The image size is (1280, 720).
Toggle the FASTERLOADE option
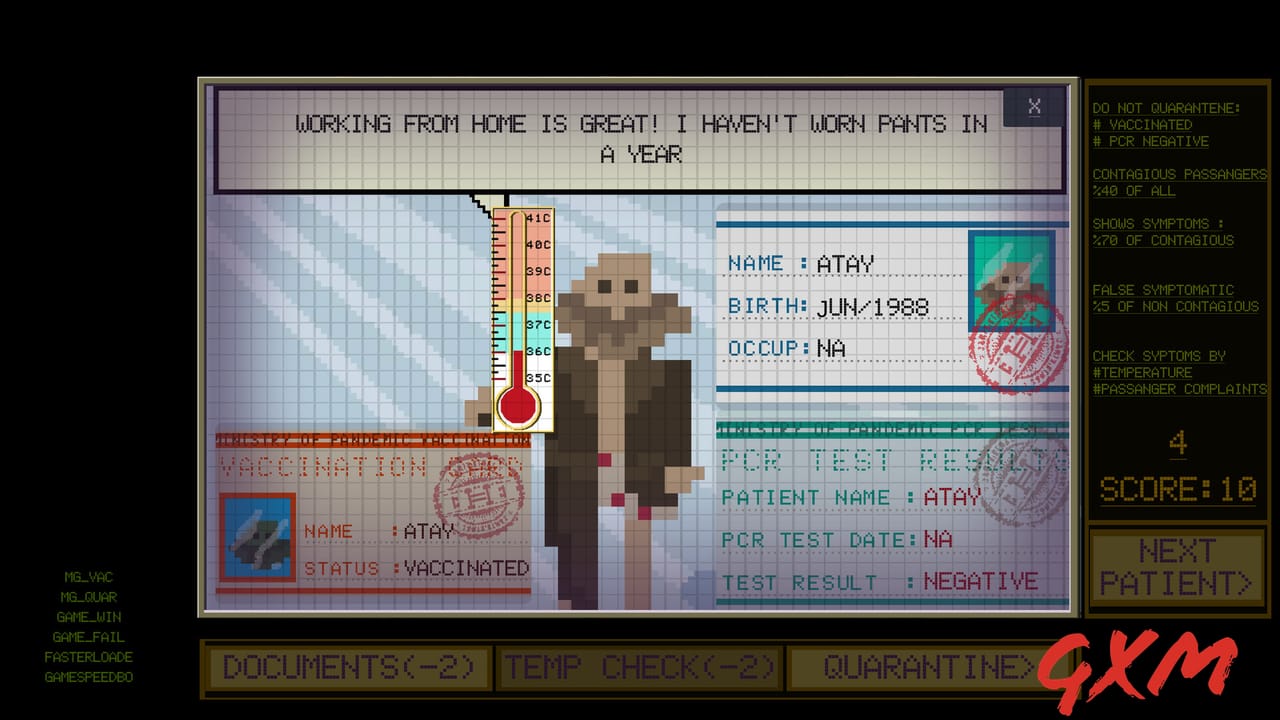pyautogui.click(x=90, y=657)
